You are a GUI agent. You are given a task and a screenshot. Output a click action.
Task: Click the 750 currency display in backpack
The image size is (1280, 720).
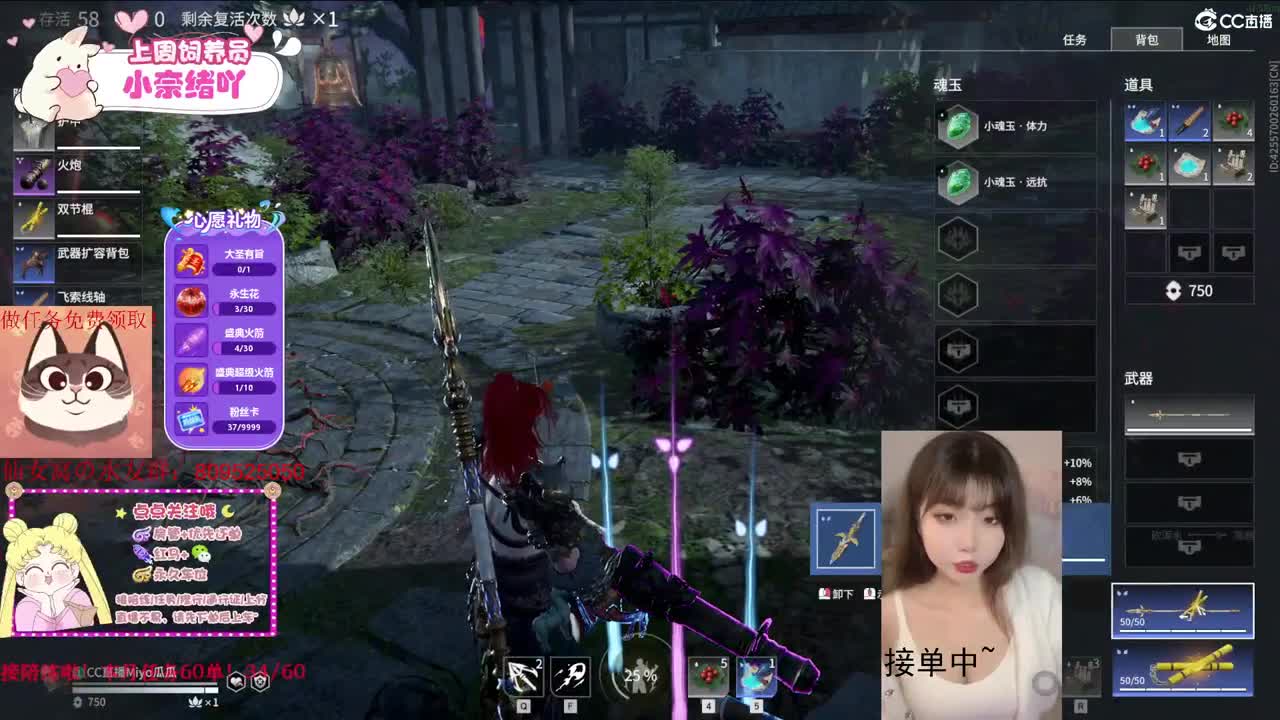click(x=1189, y=291)
